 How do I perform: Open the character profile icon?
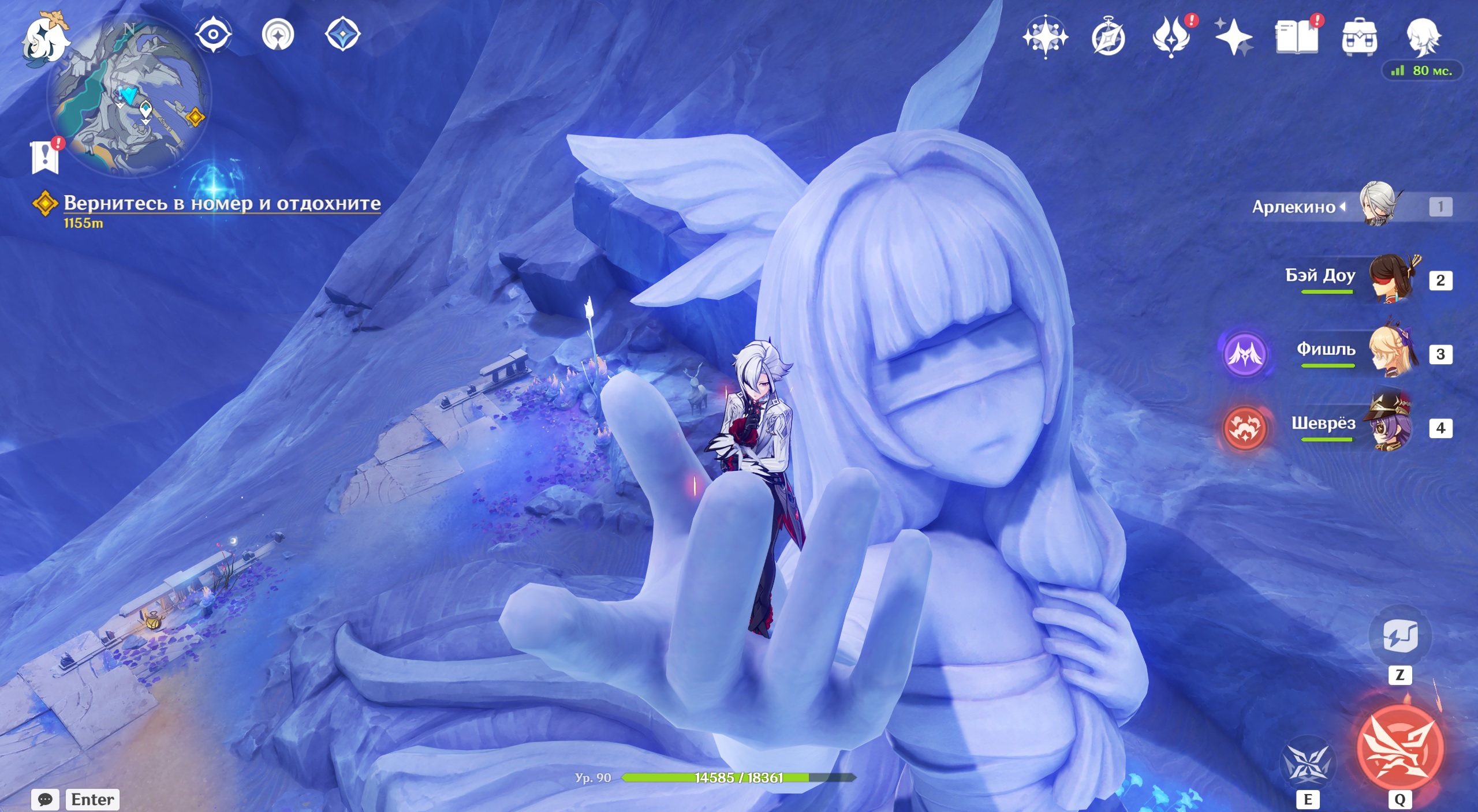1423,37
